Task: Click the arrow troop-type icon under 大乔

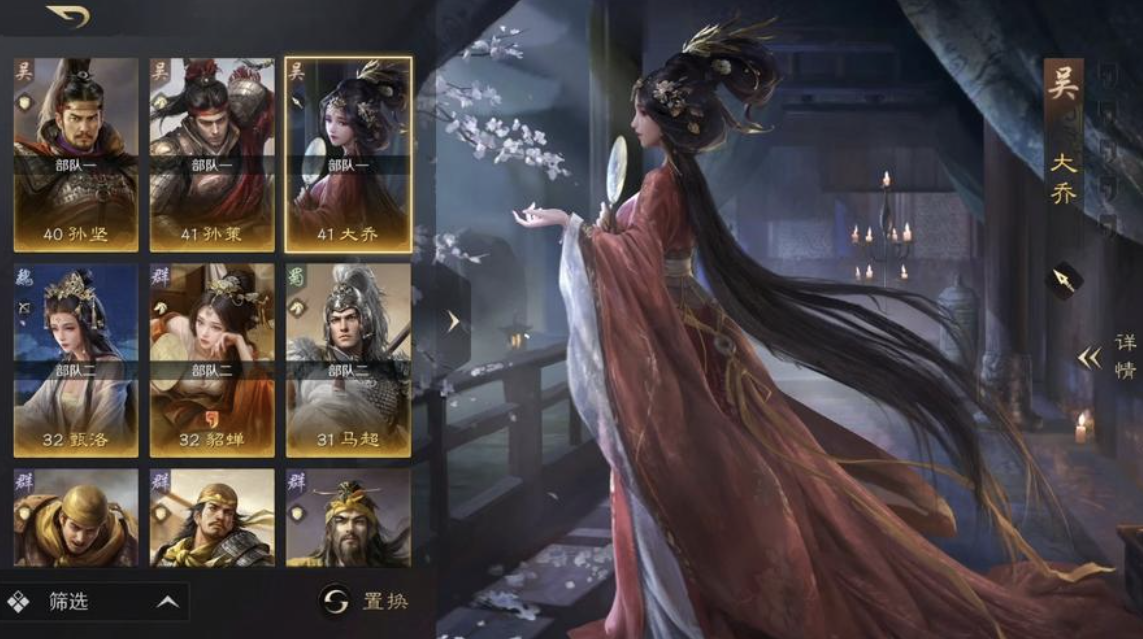Action: [x=1064, y=281]
